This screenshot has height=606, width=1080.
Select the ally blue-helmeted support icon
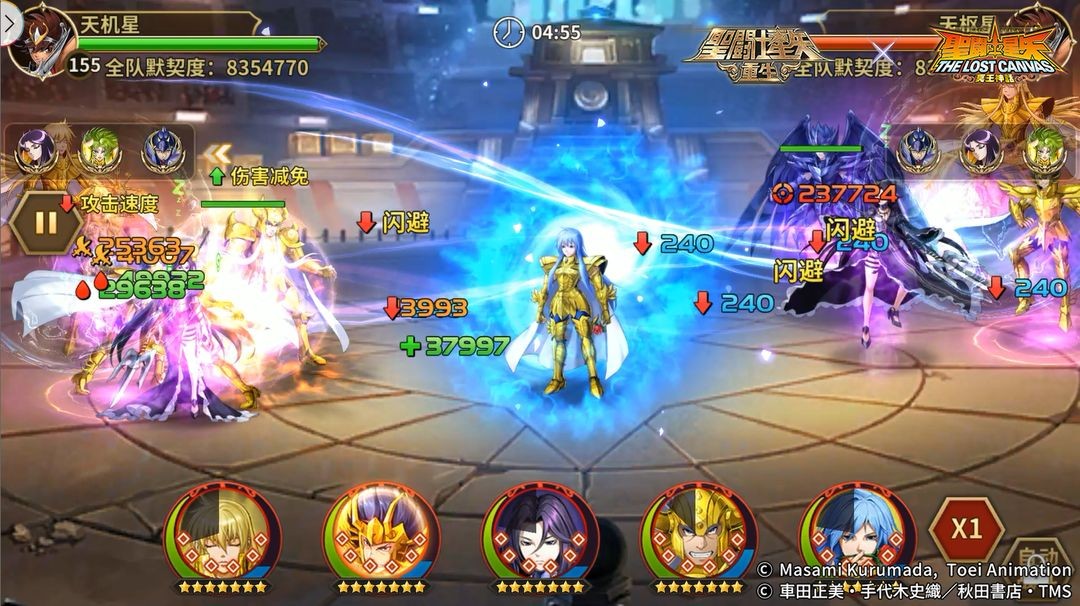click(163, 151)
